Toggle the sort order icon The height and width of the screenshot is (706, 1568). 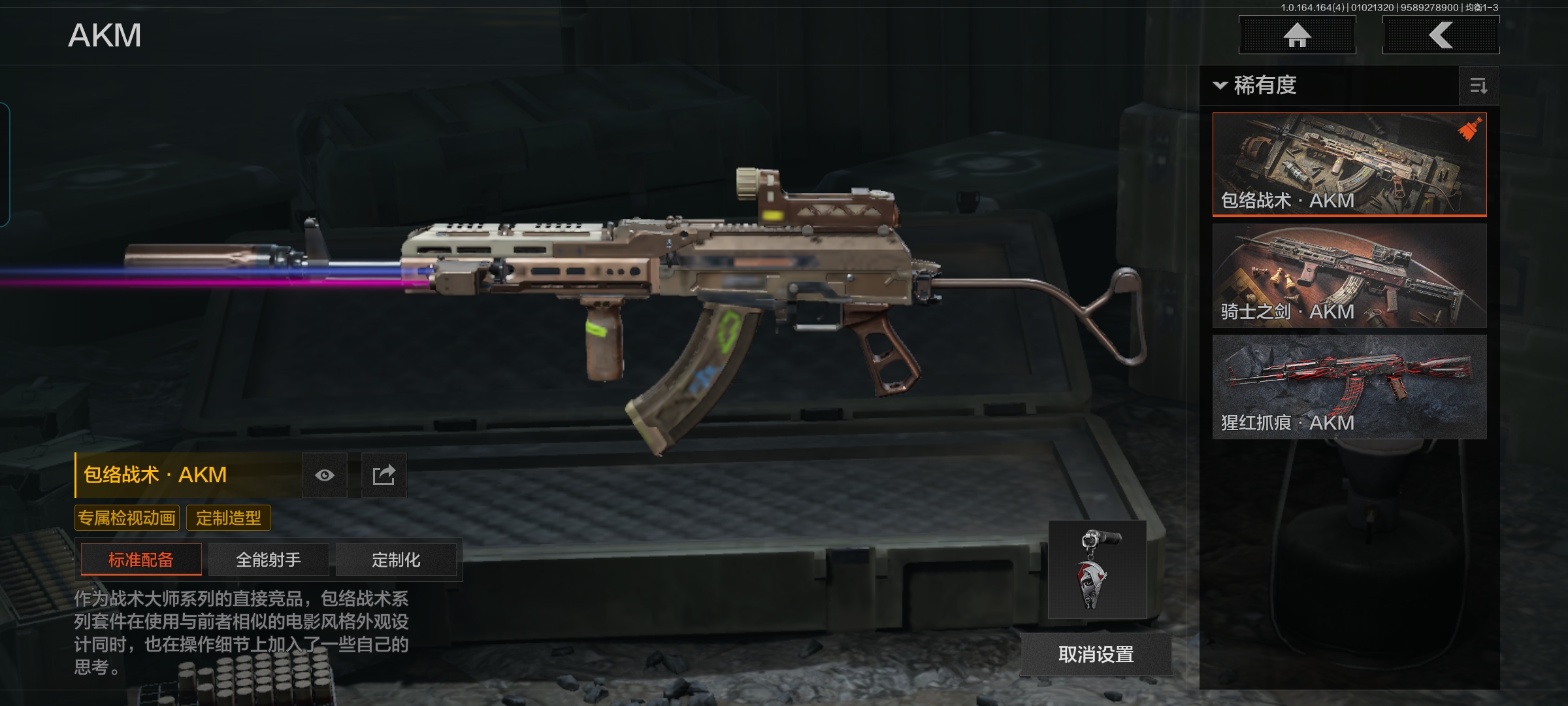pyautogui.click(x=1478, y=86)
